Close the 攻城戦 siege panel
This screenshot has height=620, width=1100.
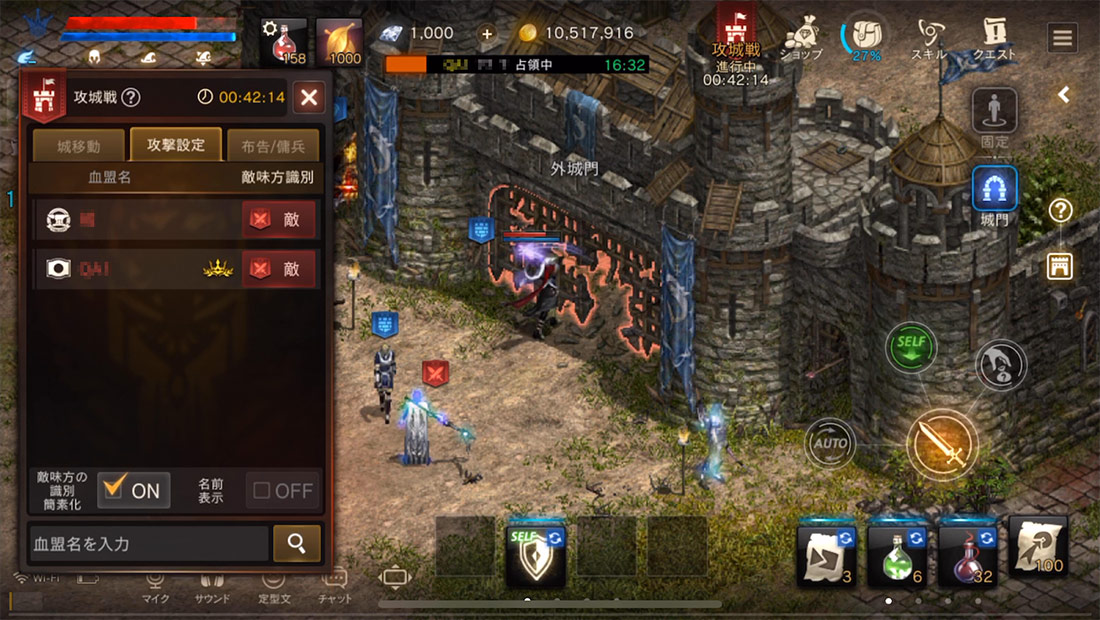point(309,97)
